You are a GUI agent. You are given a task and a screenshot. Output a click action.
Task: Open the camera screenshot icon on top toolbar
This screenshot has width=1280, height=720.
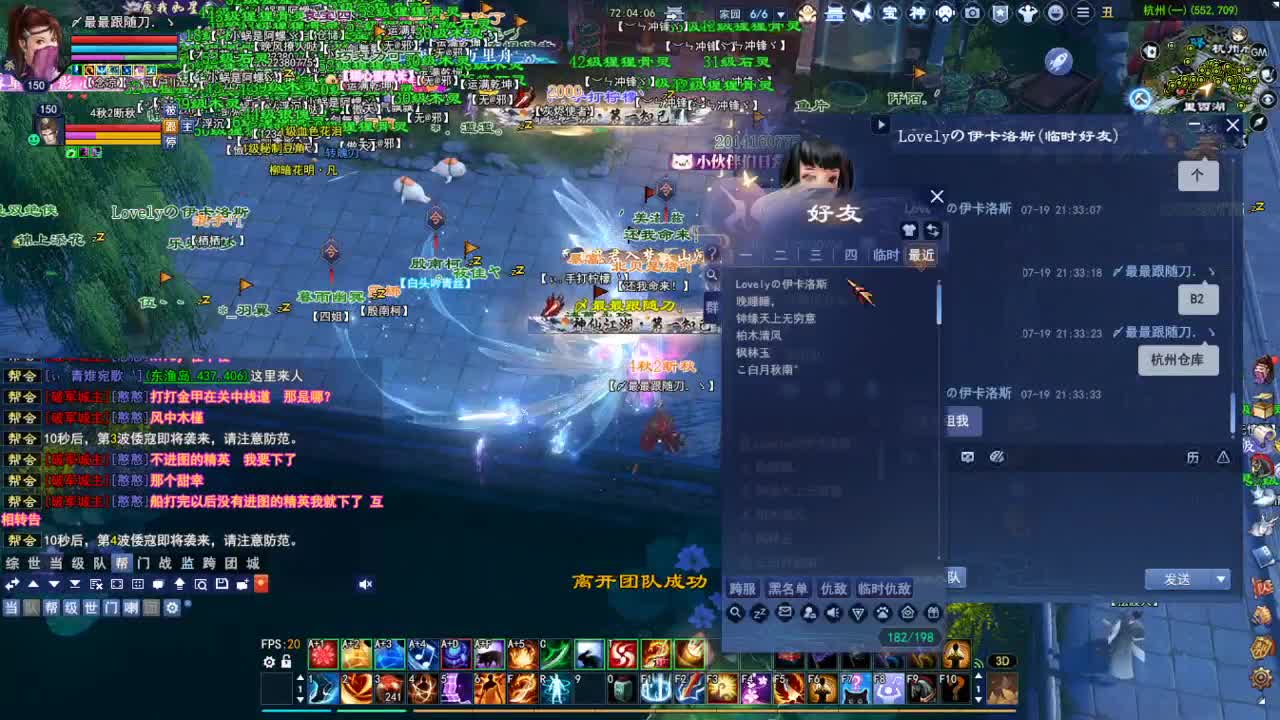(972, 13)
